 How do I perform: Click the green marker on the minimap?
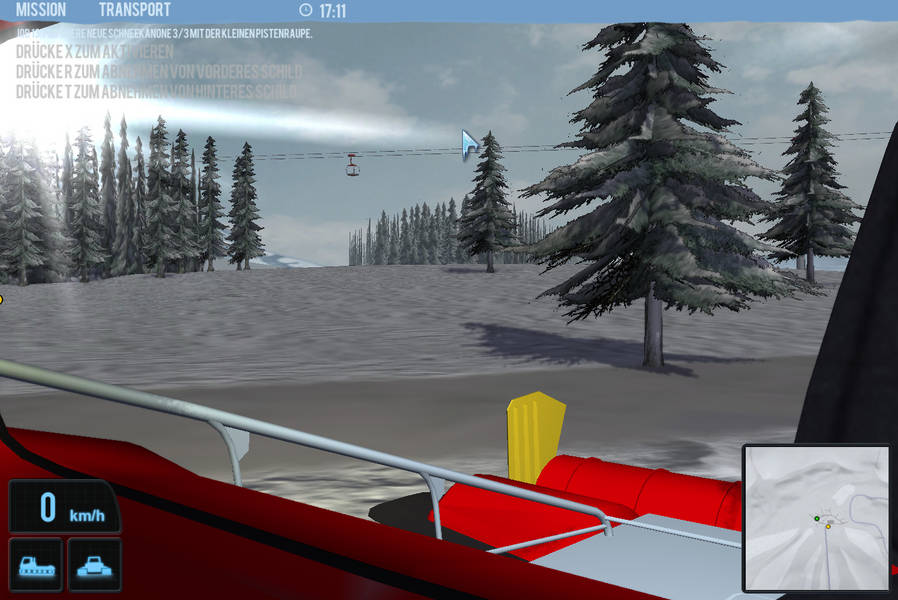817,518
